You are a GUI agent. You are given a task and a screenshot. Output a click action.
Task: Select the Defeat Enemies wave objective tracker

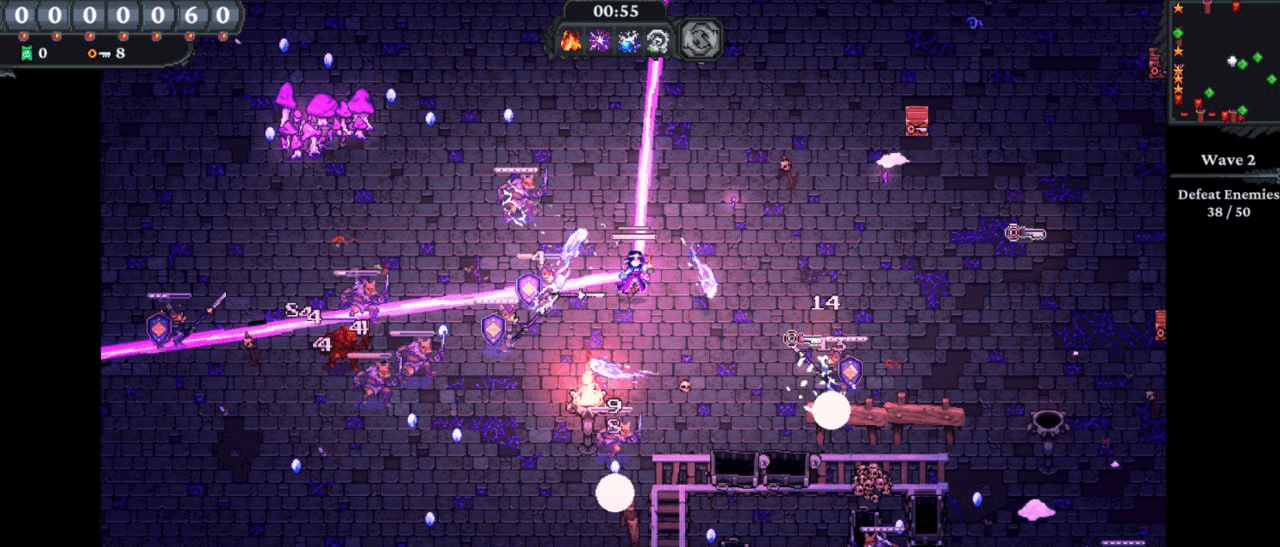[1227, 203]
